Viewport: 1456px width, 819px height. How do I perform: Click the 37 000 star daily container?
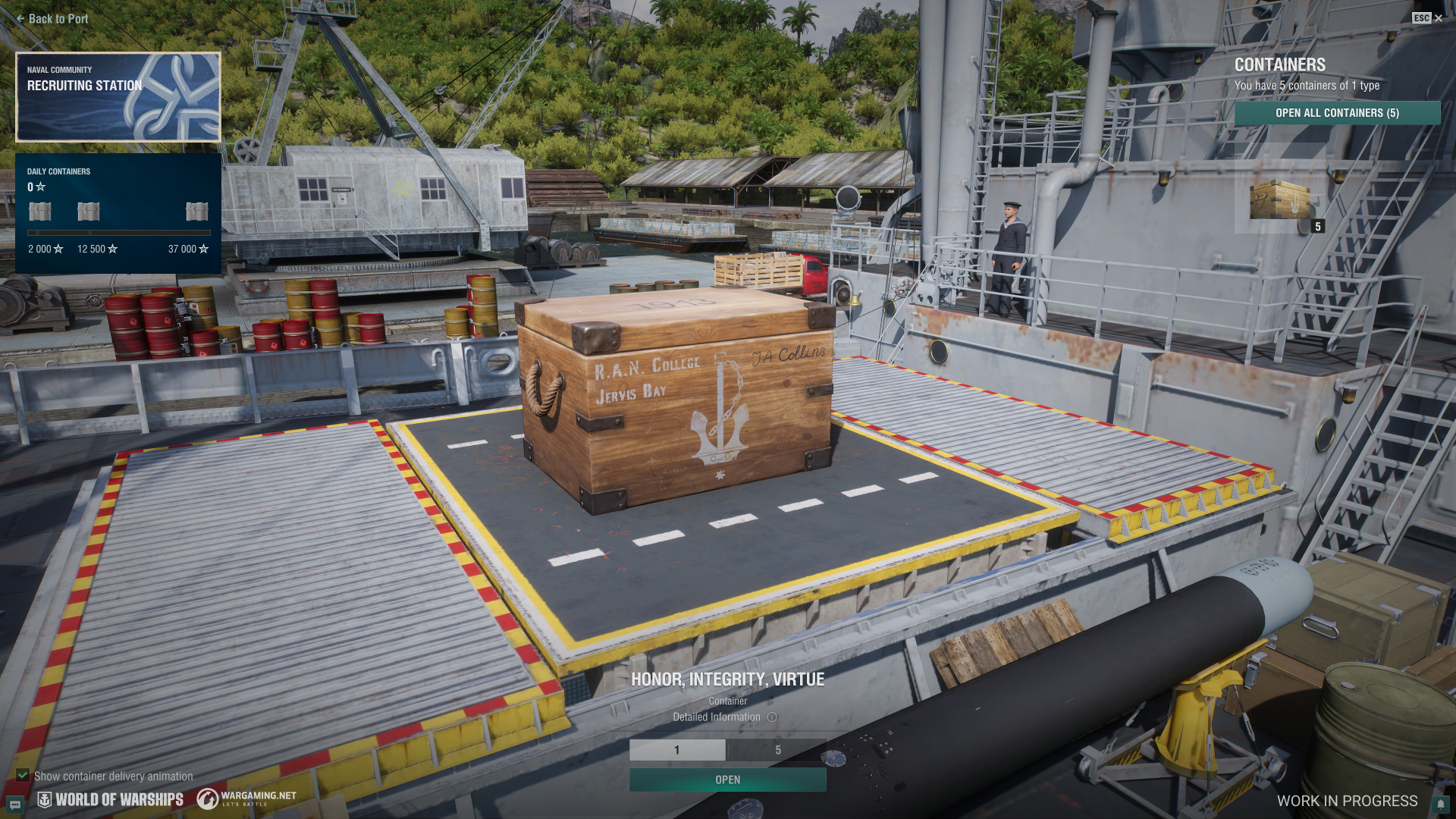point(196,212)
